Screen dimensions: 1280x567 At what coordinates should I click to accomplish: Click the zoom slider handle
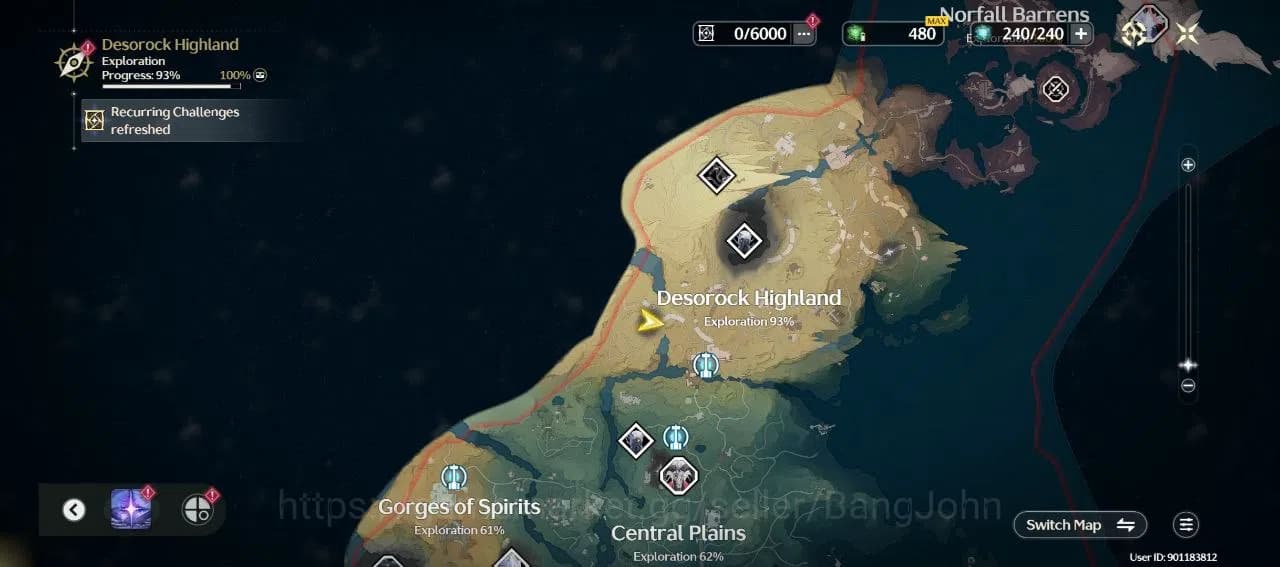pos(1188,365)
